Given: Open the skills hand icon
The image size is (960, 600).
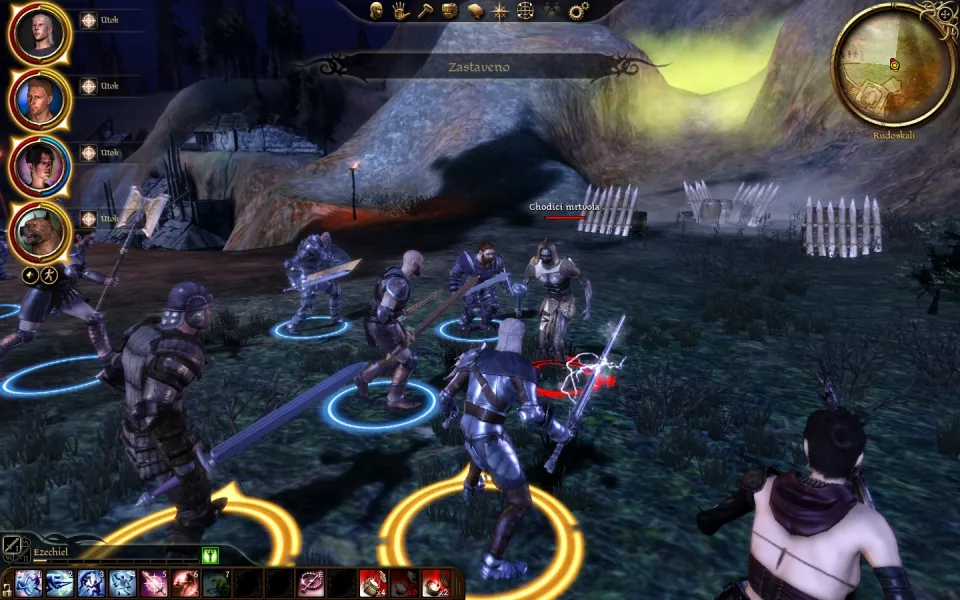Looking at the screenshot, I should (x=400, y=11).
